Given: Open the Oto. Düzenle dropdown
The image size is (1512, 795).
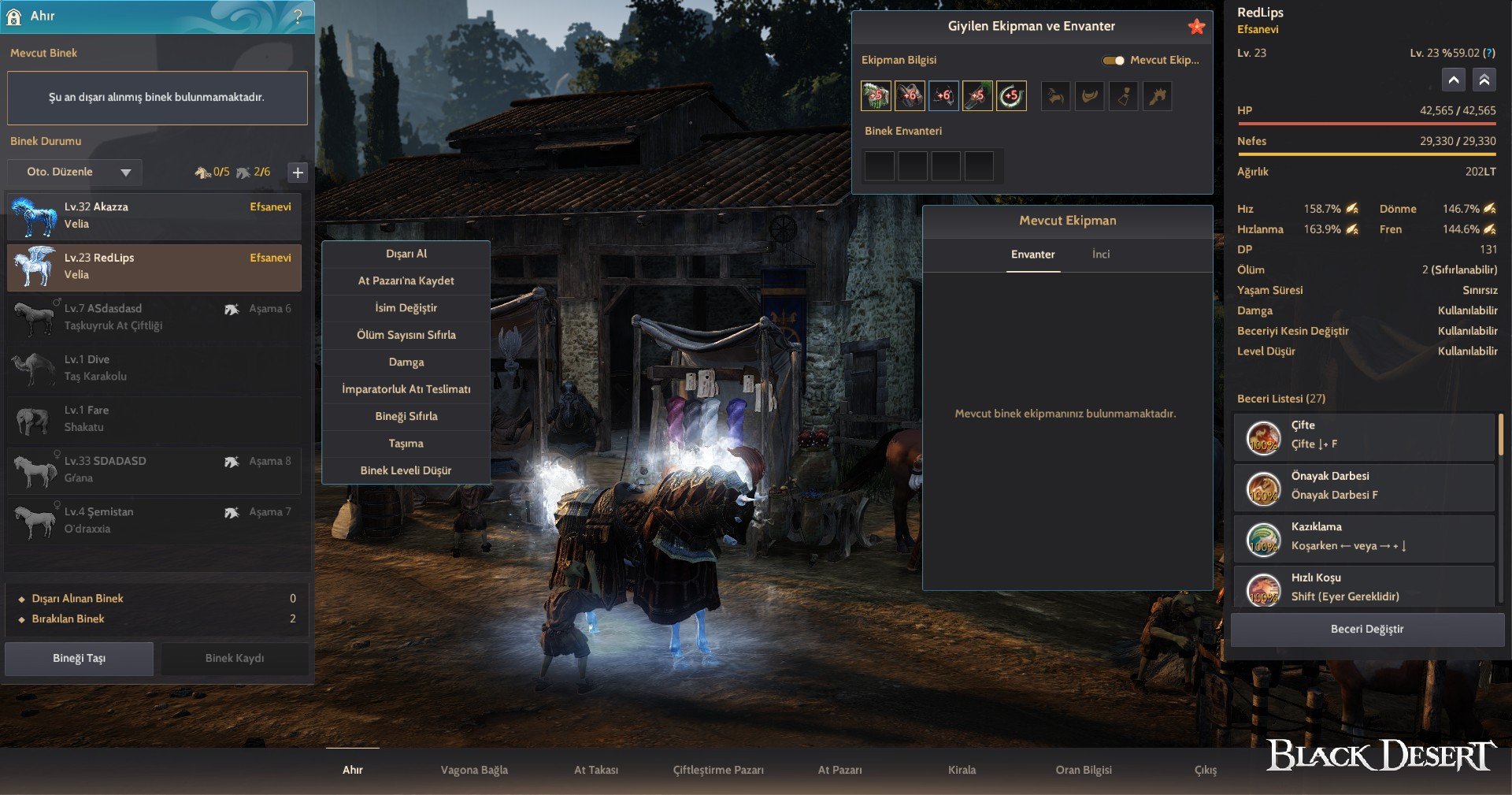Looking at the screenshot, I should [76, 172].
